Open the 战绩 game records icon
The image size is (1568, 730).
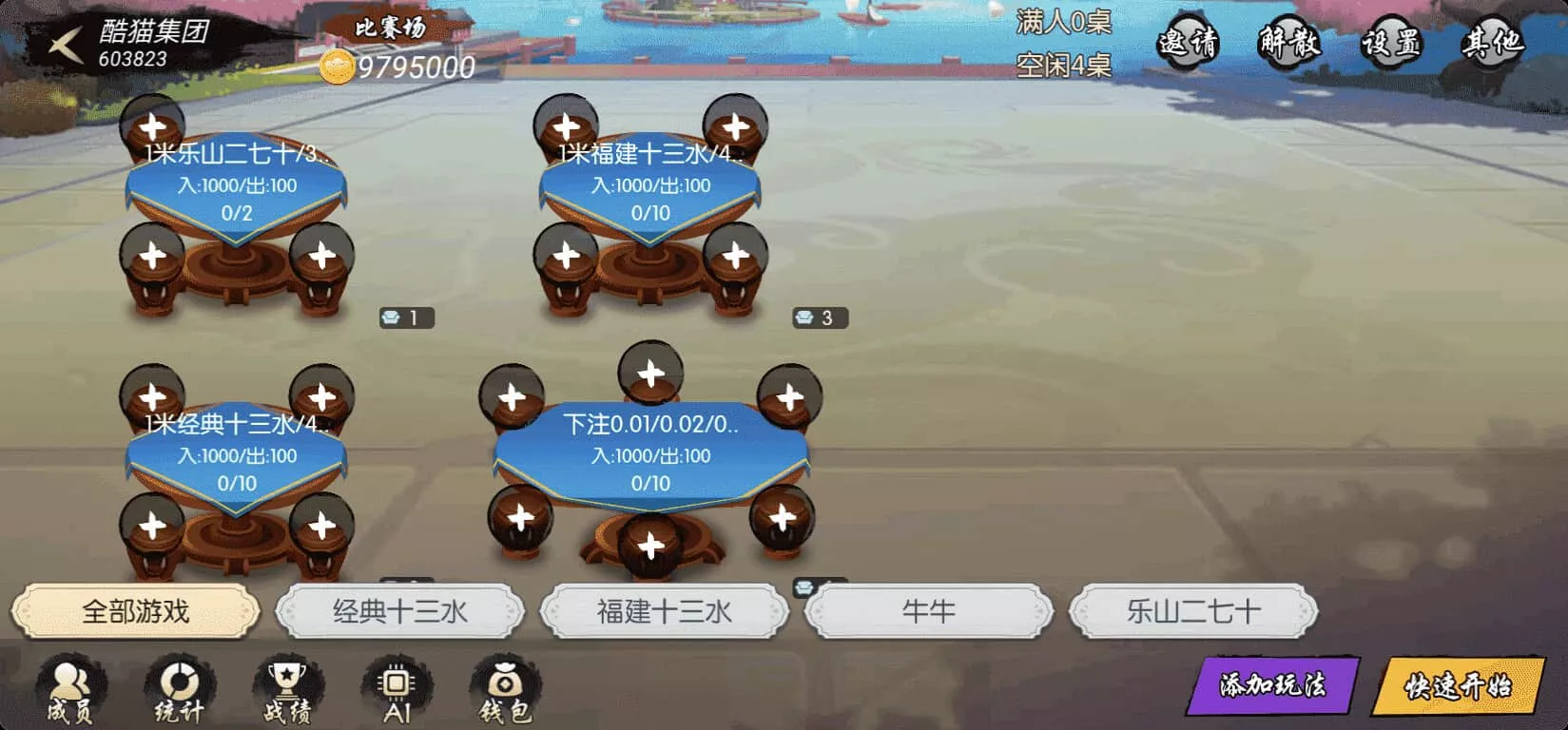point(287,689)
